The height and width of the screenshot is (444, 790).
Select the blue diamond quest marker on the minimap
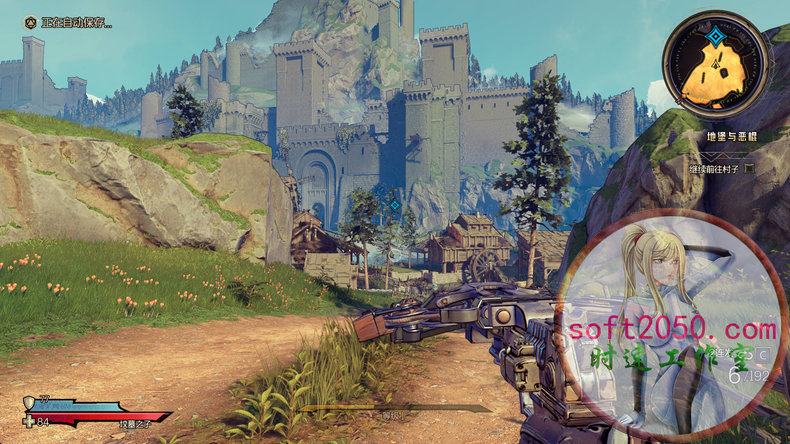point(716,38)
